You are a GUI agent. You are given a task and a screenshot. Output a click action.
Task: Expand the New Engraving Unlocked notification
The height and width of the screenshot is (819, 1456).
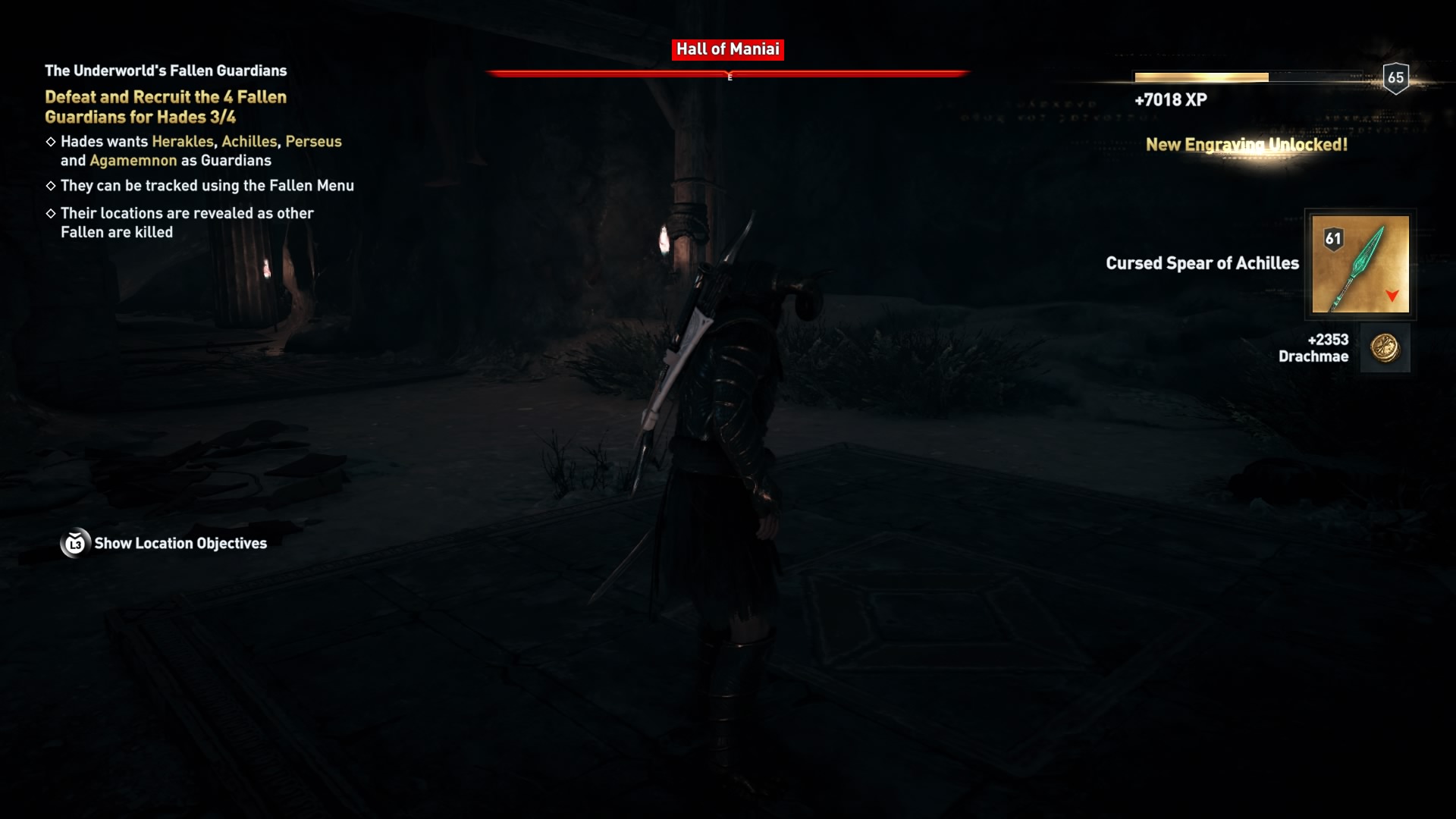(1246, 145)
